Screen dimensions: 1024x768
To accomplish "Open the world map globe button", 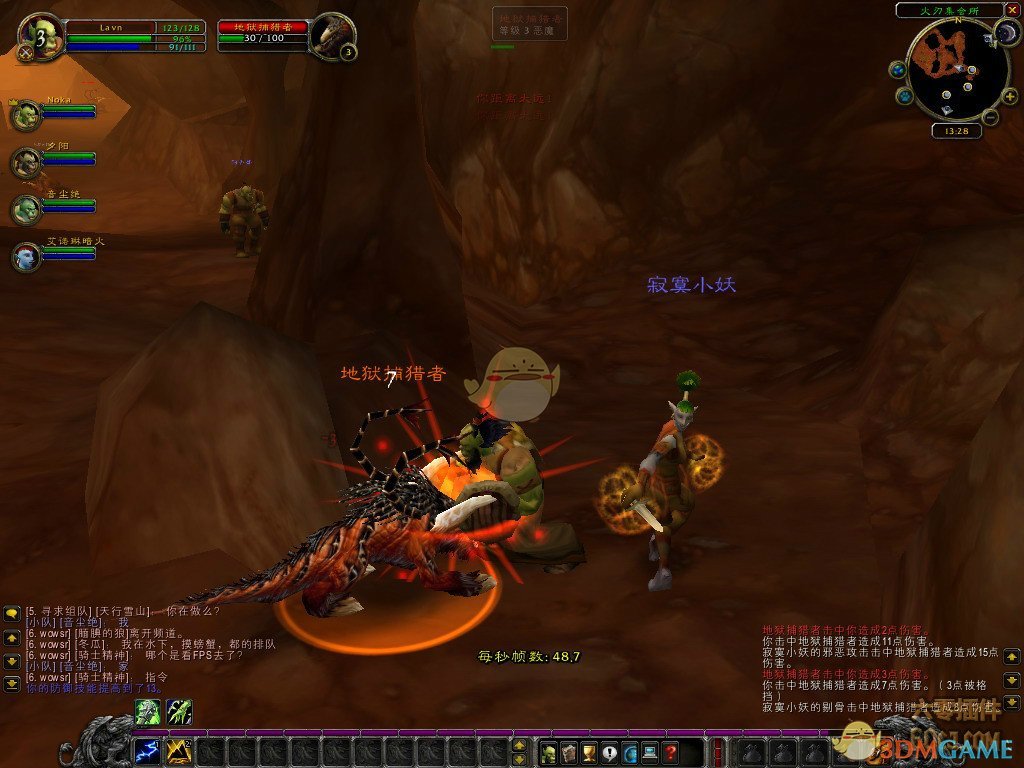I will coord(897,69).
